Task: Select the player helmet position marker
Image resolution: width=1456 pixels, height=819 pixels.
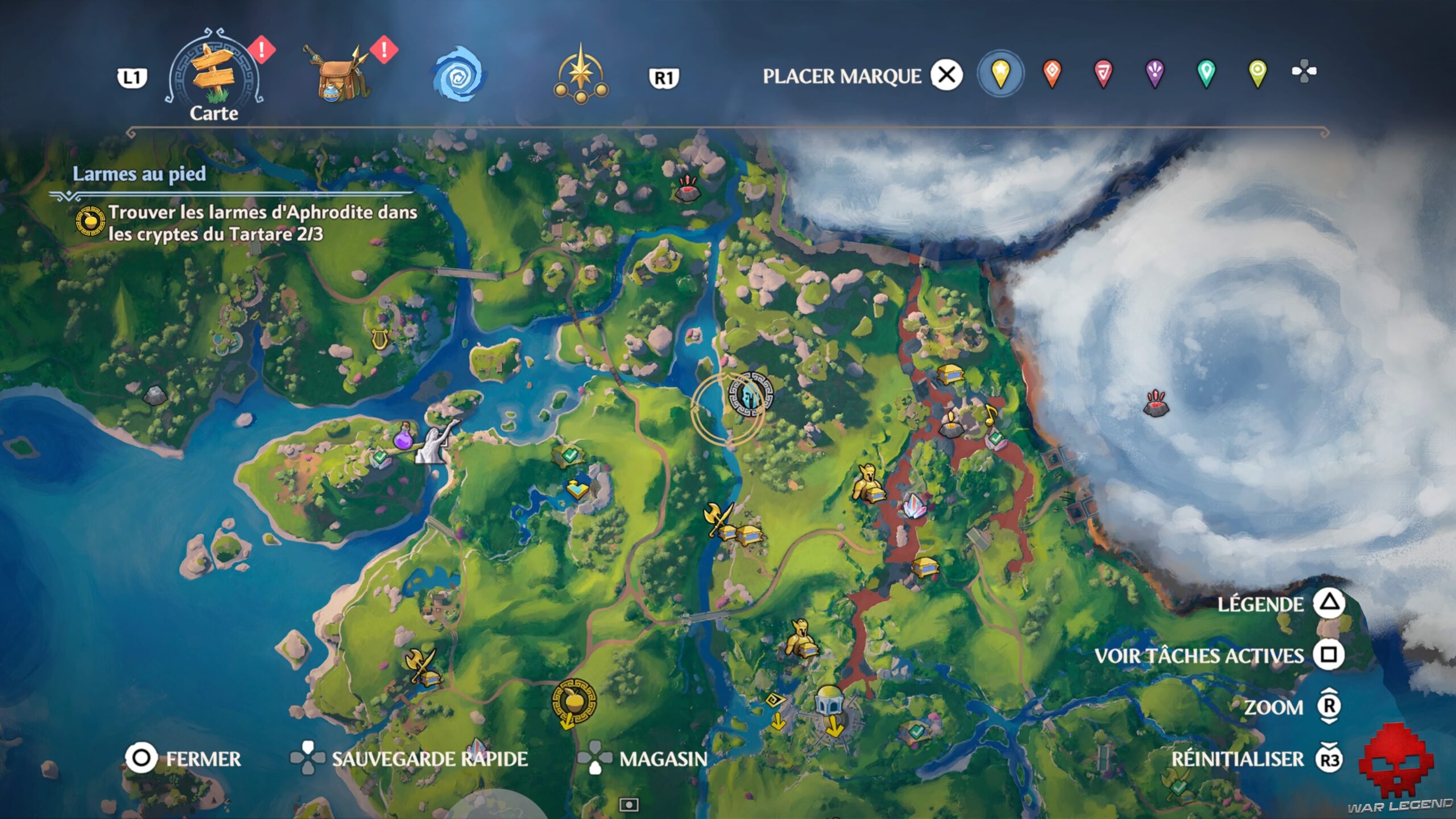Action: [x=751, y=394]
